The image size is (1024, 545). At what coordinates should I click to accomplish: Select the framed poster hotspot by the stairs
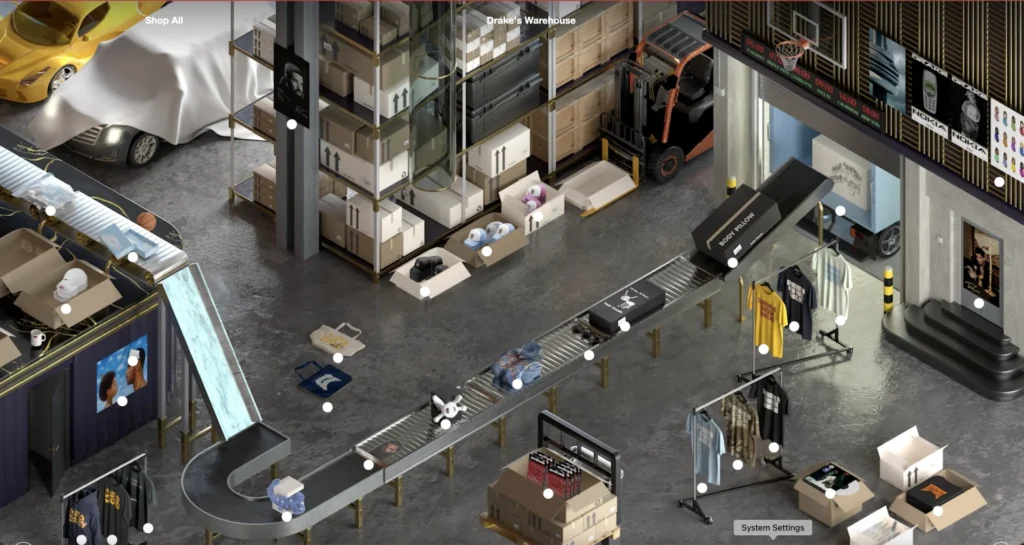coord(979,303)
